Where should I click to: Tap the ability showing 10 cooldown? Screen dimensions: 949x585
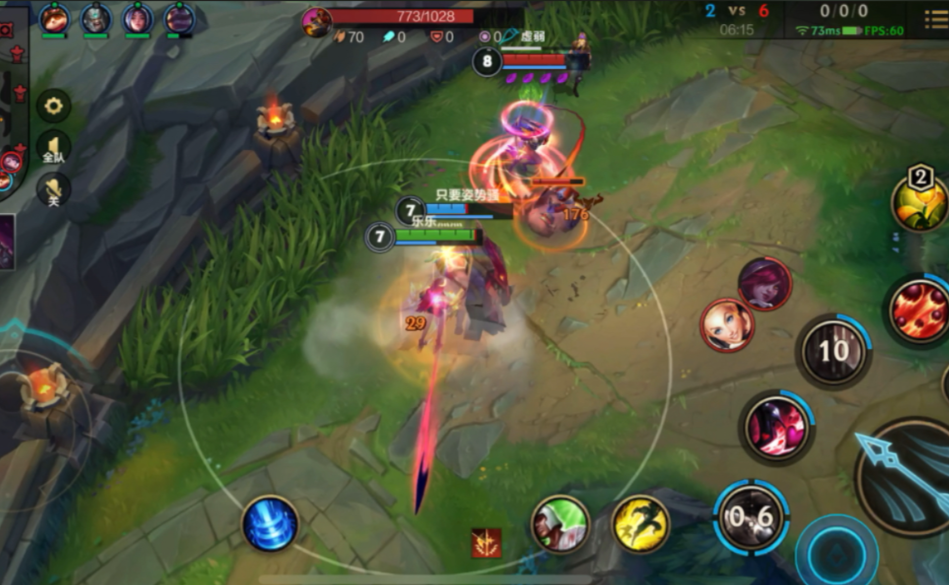click(834, 351)
